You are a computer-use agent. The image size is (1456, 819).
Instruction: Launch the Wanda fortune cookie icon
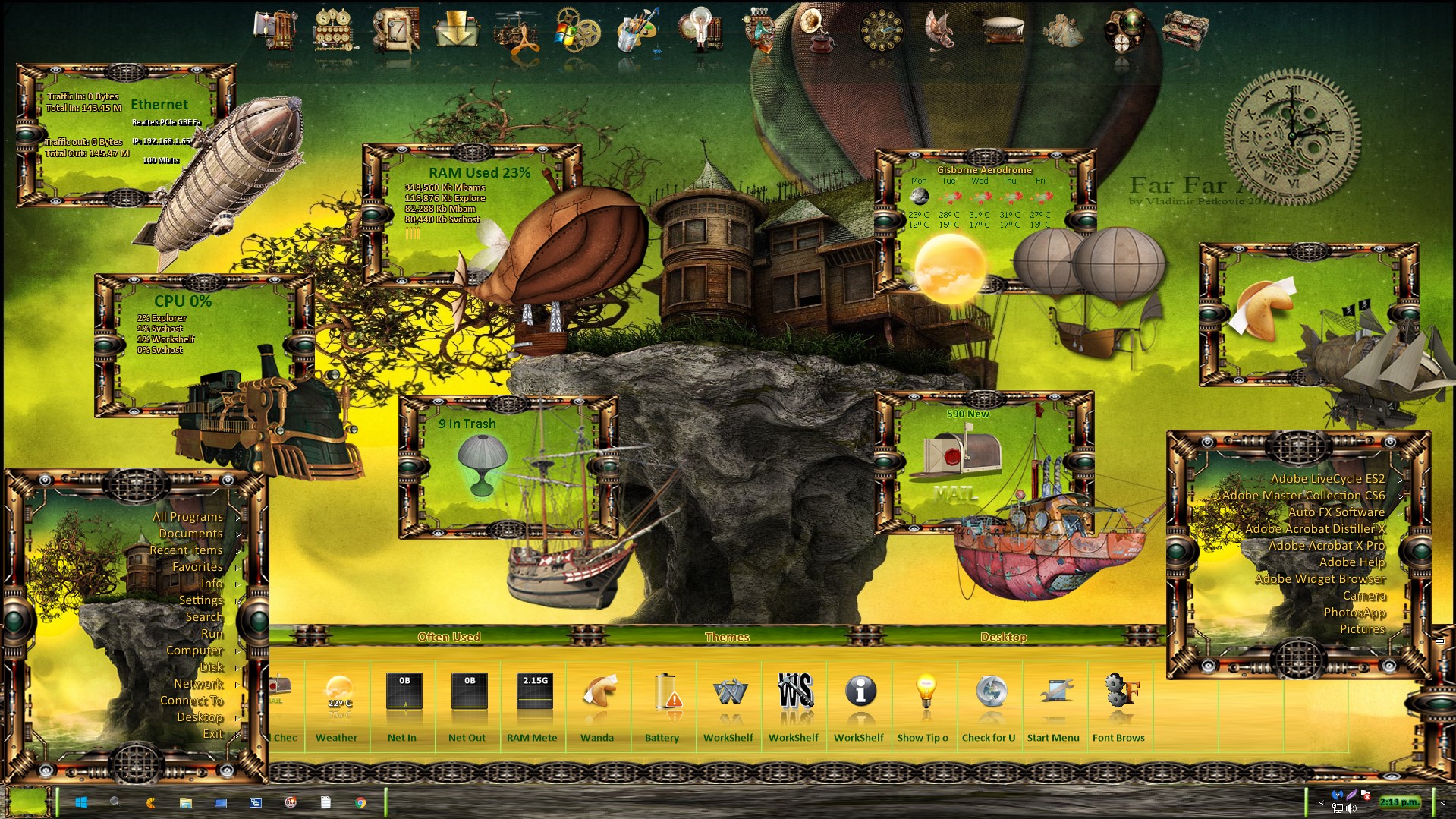click(598, 695)
